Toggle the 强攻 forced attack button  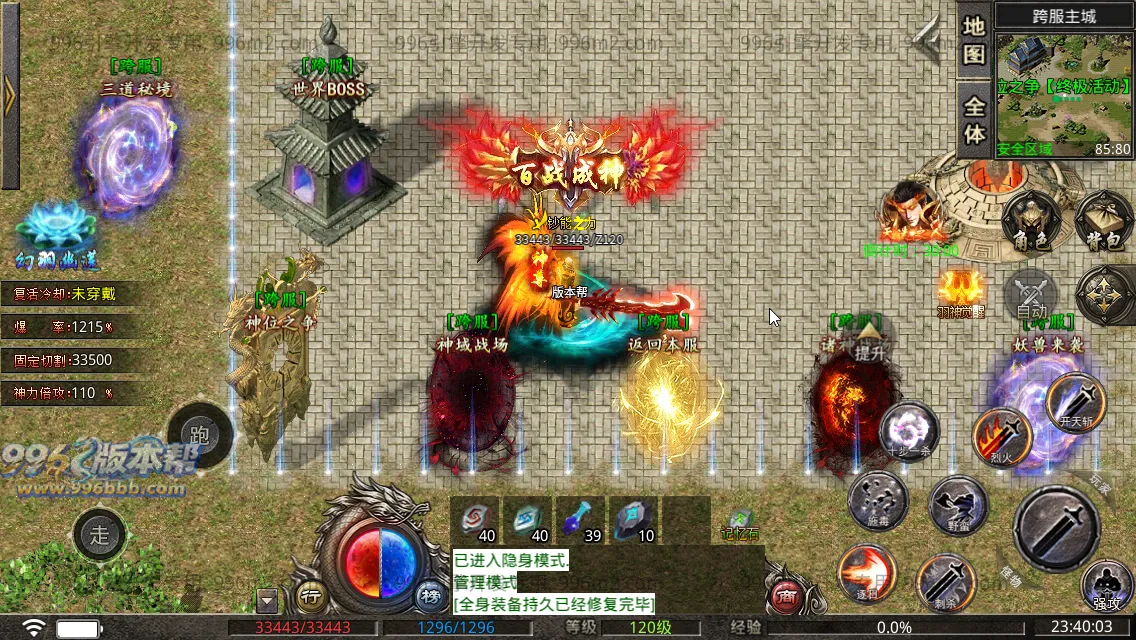[1107, 586]
